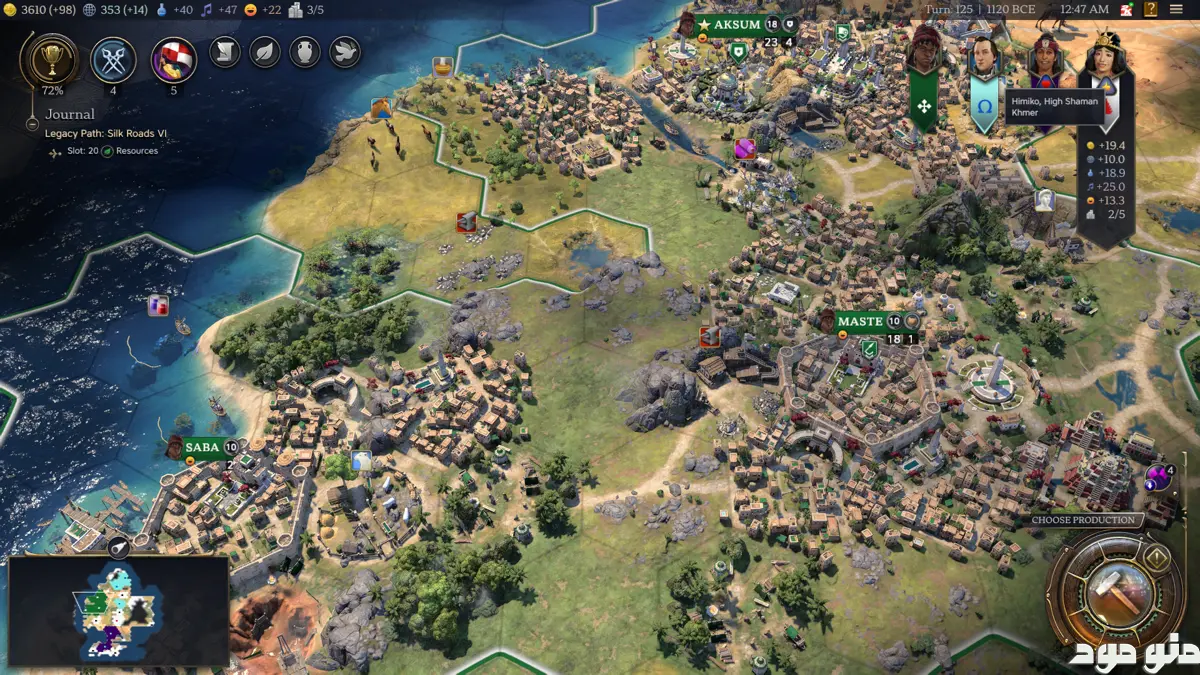Open the checkered flag civics button
This screenshot has height=675, width=1200.
pyautogui.click(x=173, y=60)
